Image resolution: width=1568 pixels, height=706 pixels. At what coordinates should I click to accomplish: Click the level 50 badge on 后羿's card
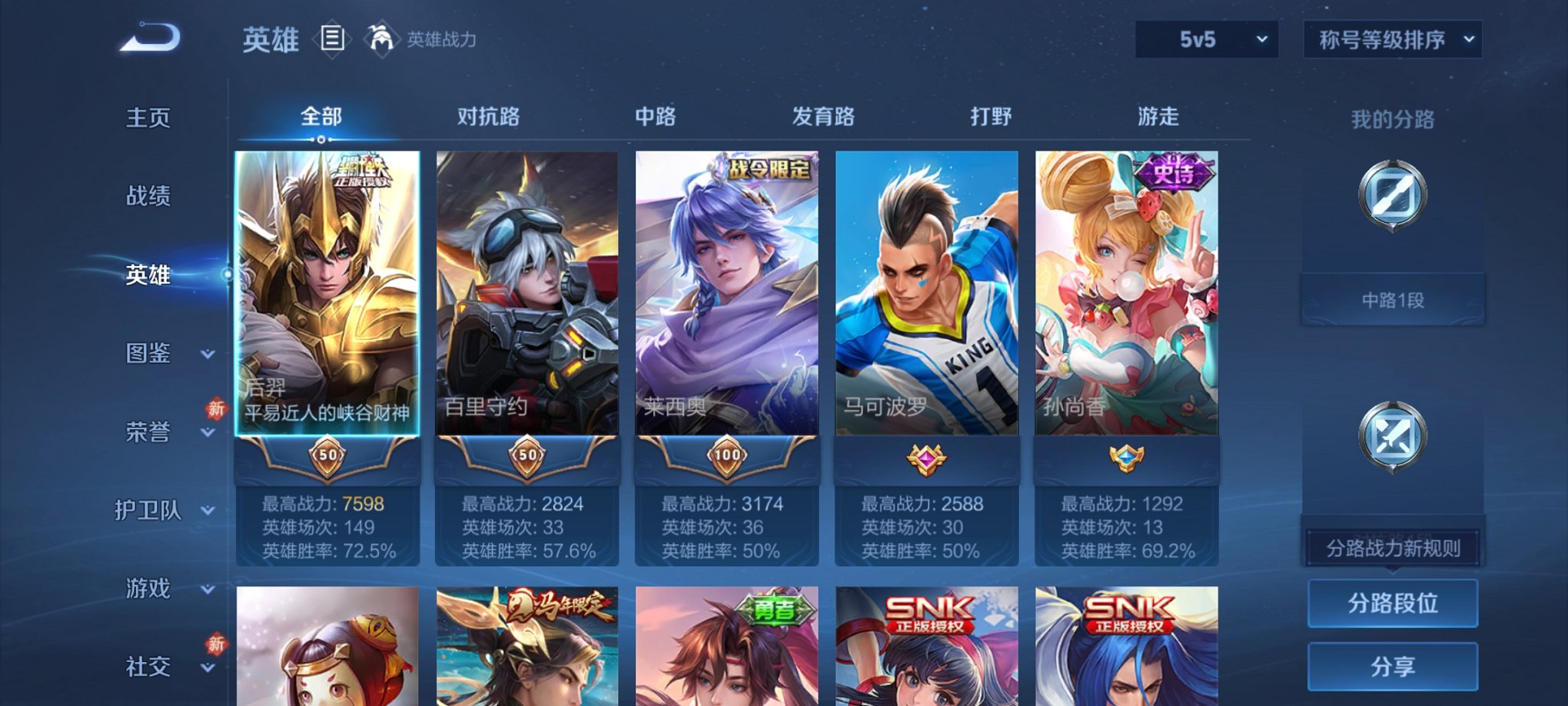click(328, 457)
